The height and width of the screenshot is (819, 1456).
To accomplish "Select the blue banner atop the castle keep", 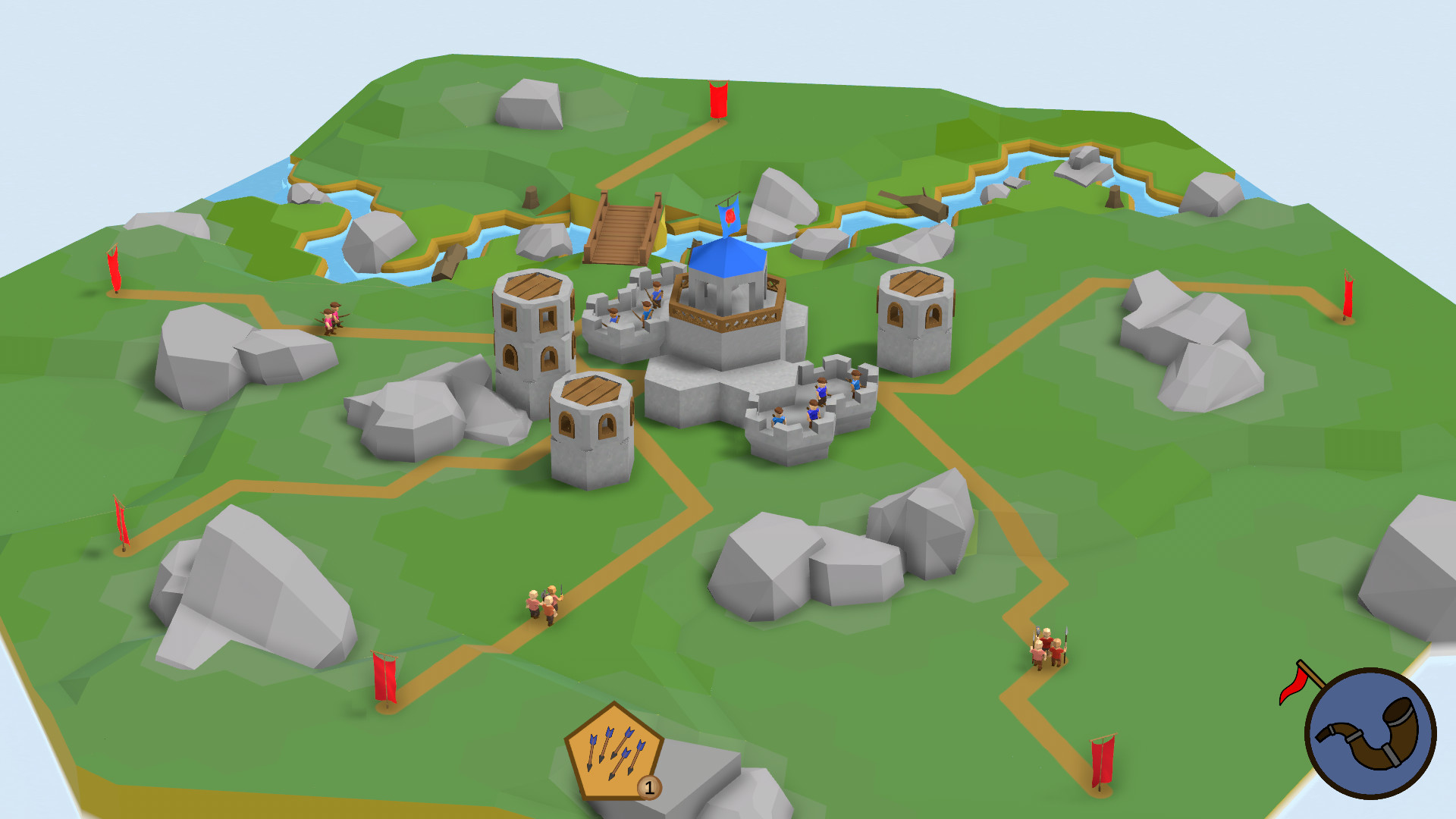I will coord(730,216).
